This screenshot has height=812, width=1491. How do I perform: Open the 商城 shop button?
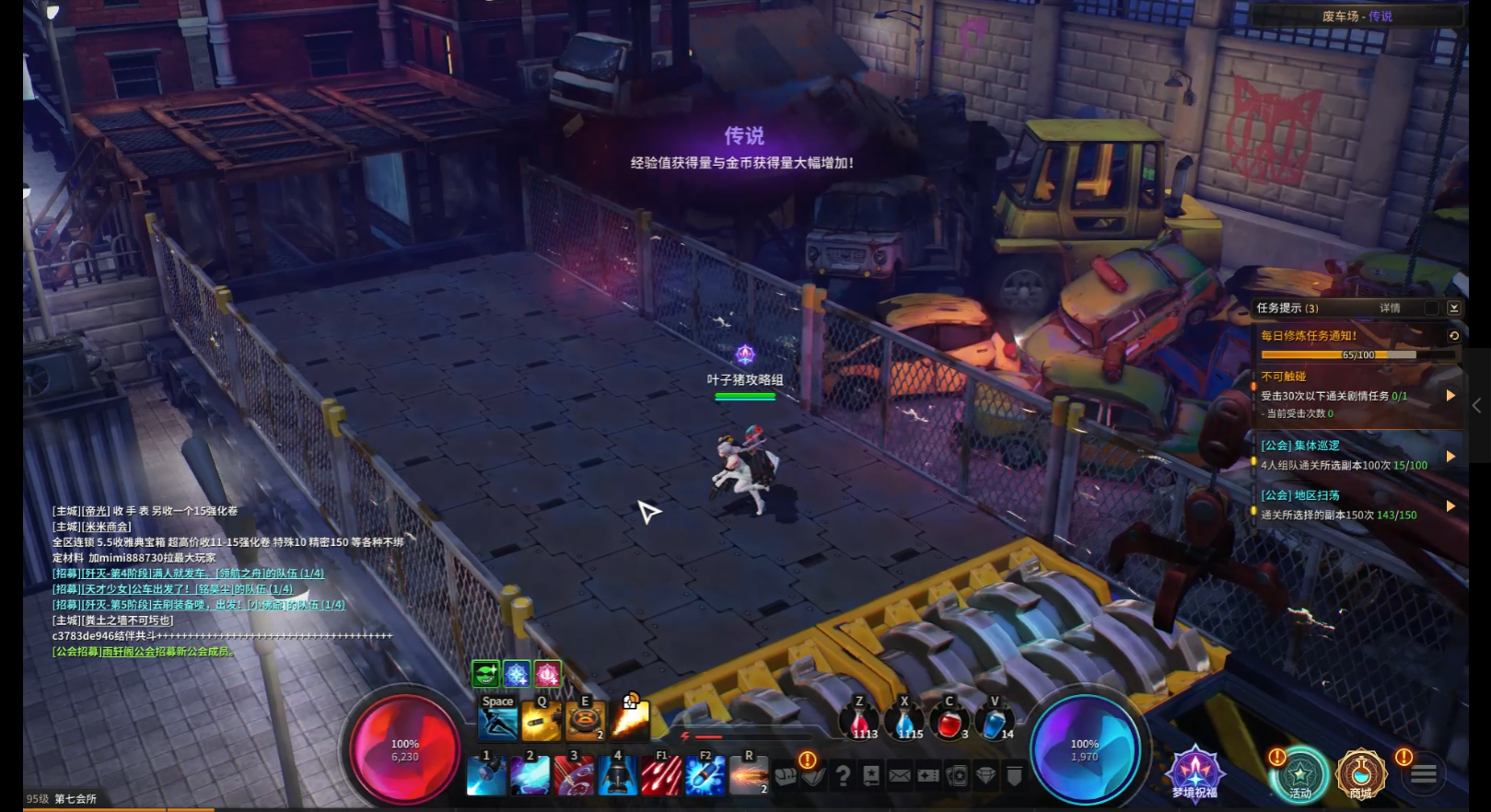point(1360,775)
